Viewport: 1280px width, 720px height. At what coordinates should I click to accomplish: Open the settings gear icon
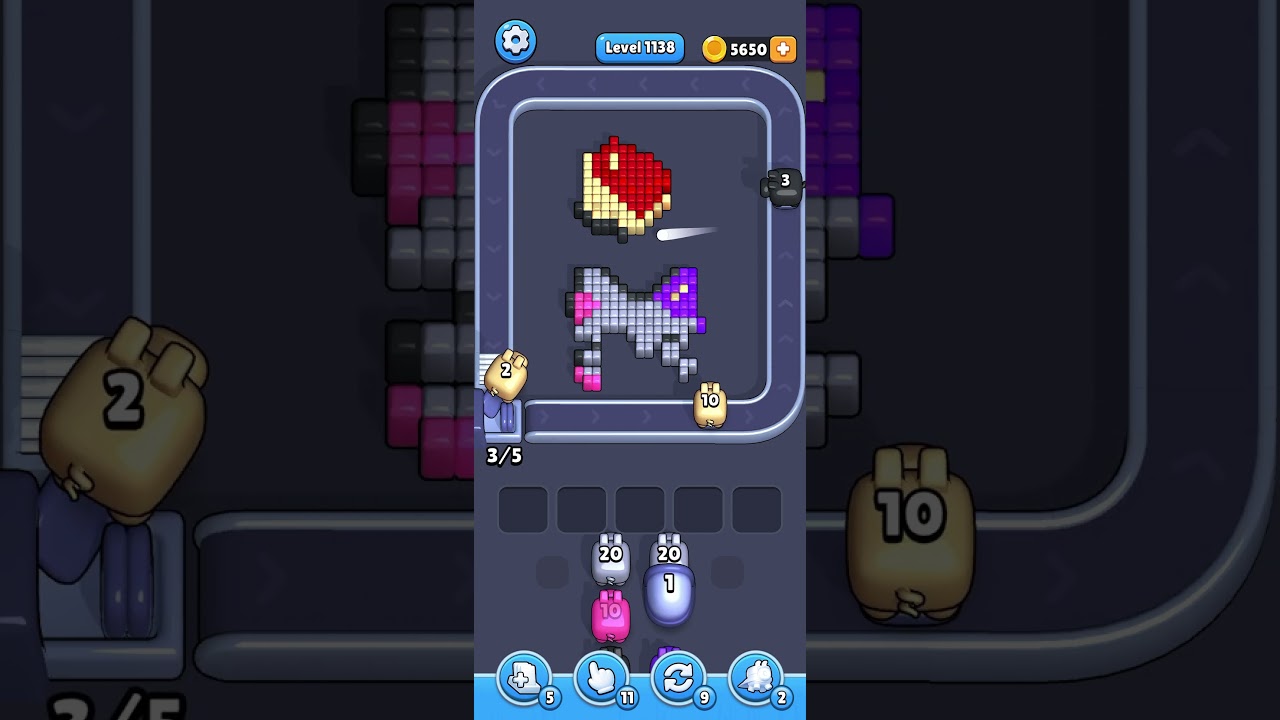point(516,41)
